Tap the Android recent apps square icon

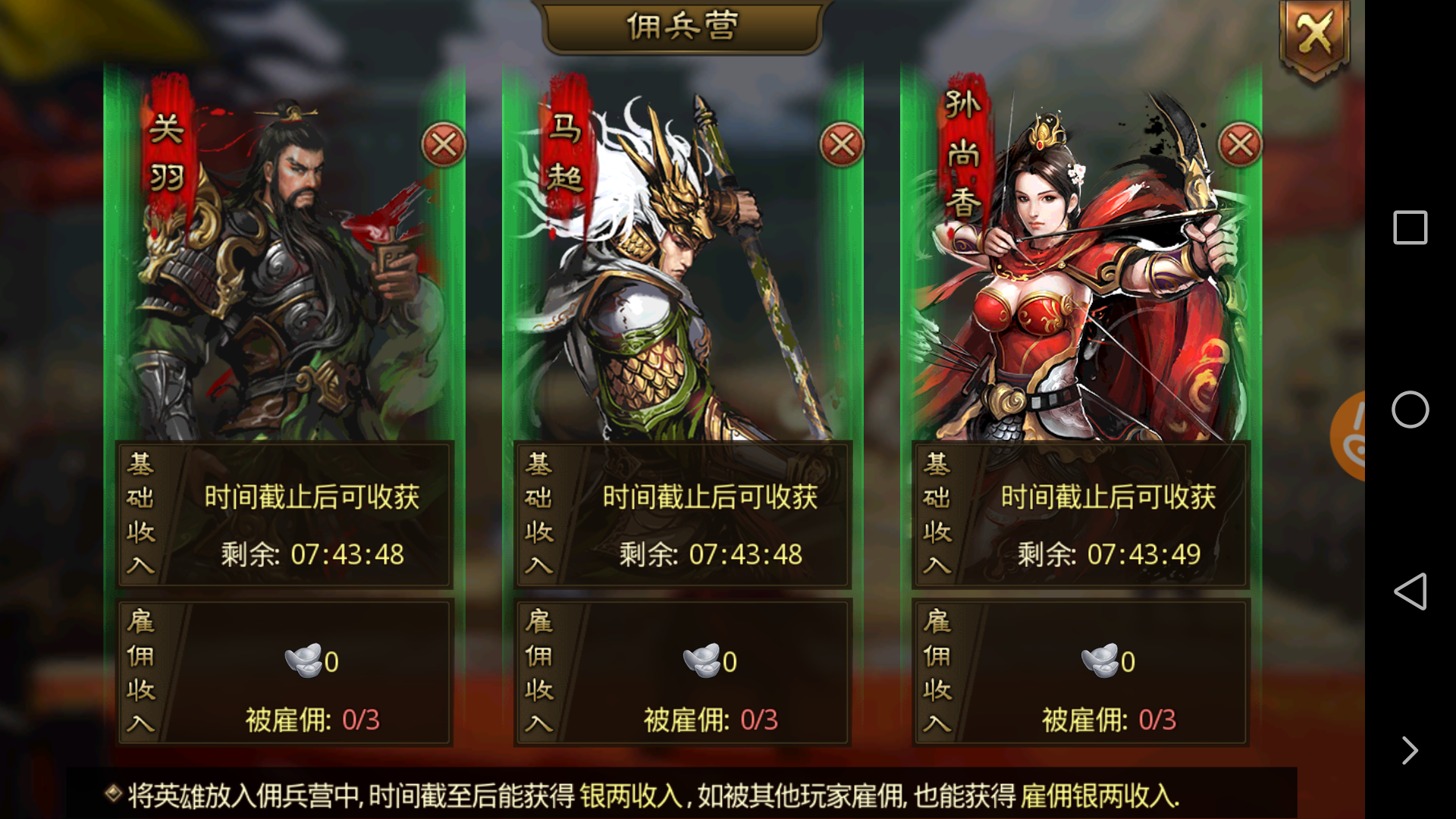(x=1410, y=227)
